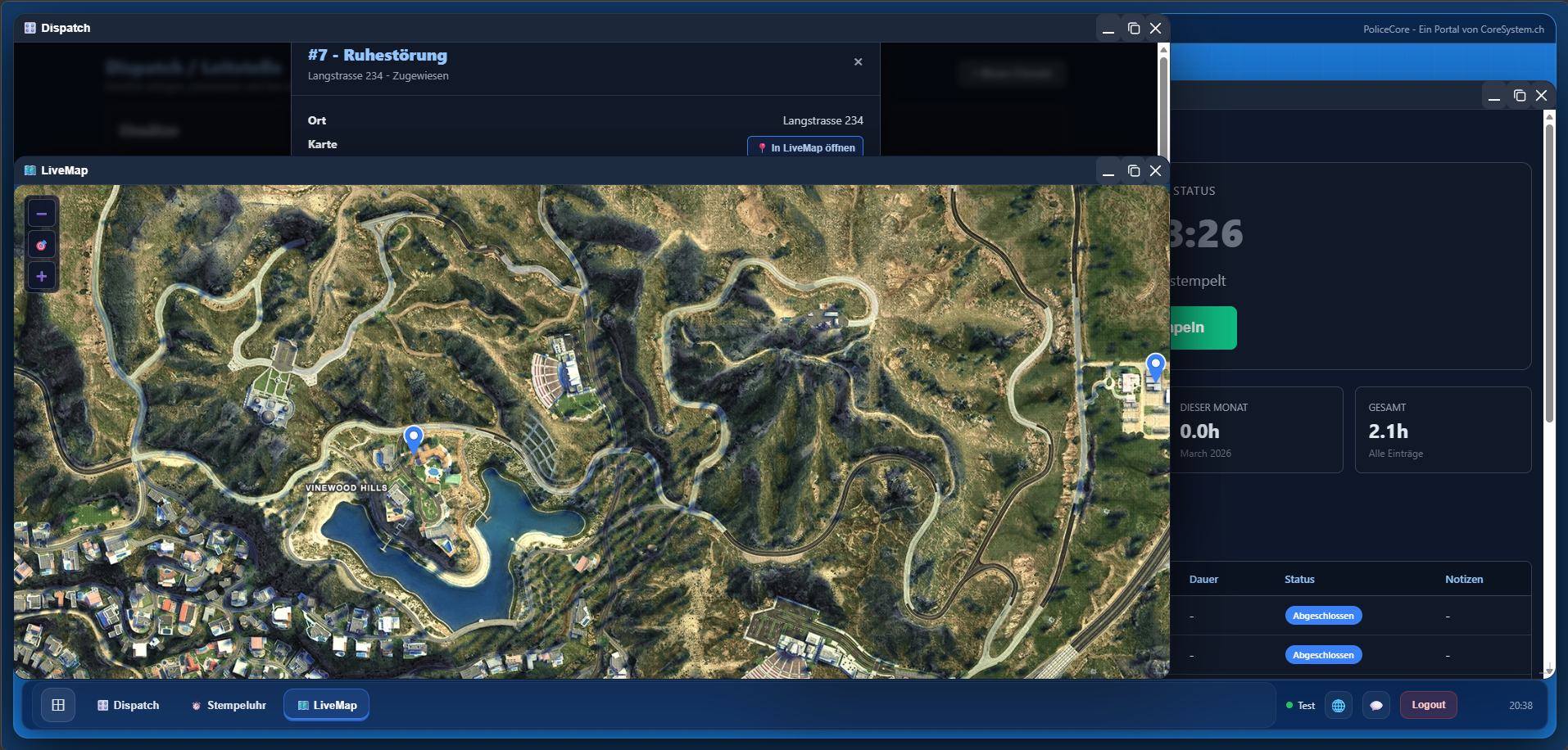Click the map icon in the LiveMap title bar
This screenshot has width=1568, height=750.
[x=29, y=170]
